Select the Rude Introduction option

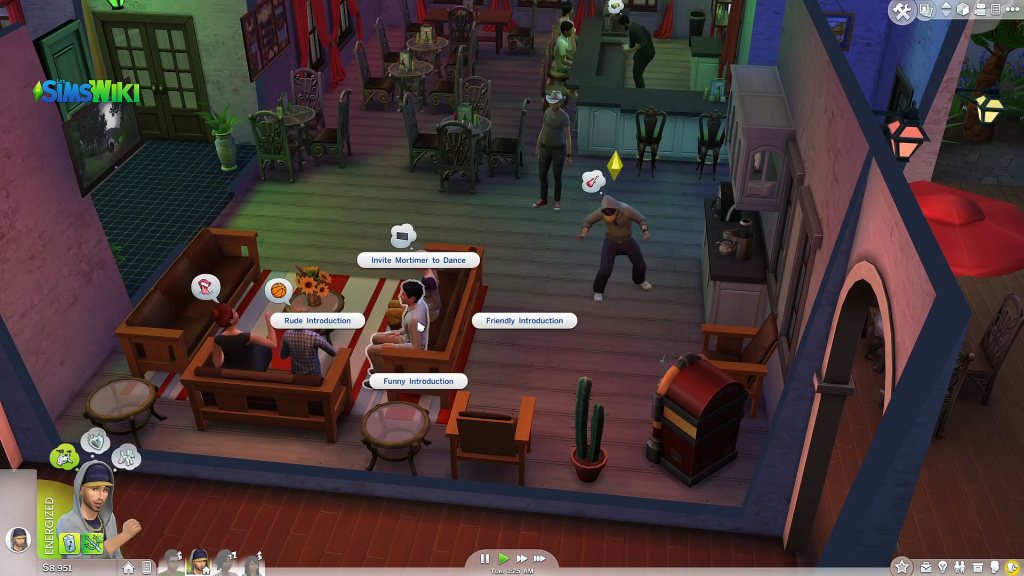317,321
